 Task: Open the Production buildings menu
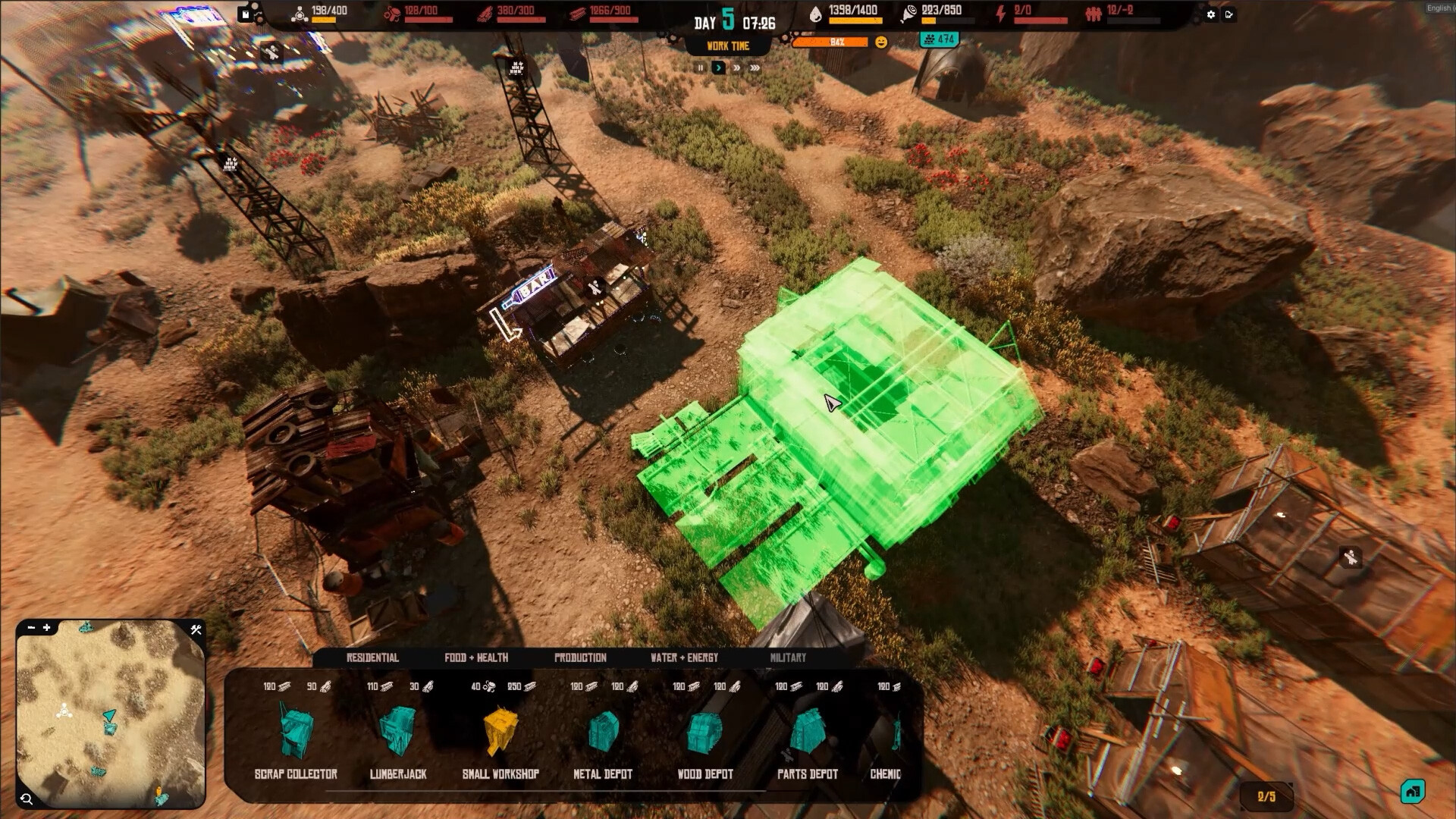pyautogui.click(x=581, y=658)
